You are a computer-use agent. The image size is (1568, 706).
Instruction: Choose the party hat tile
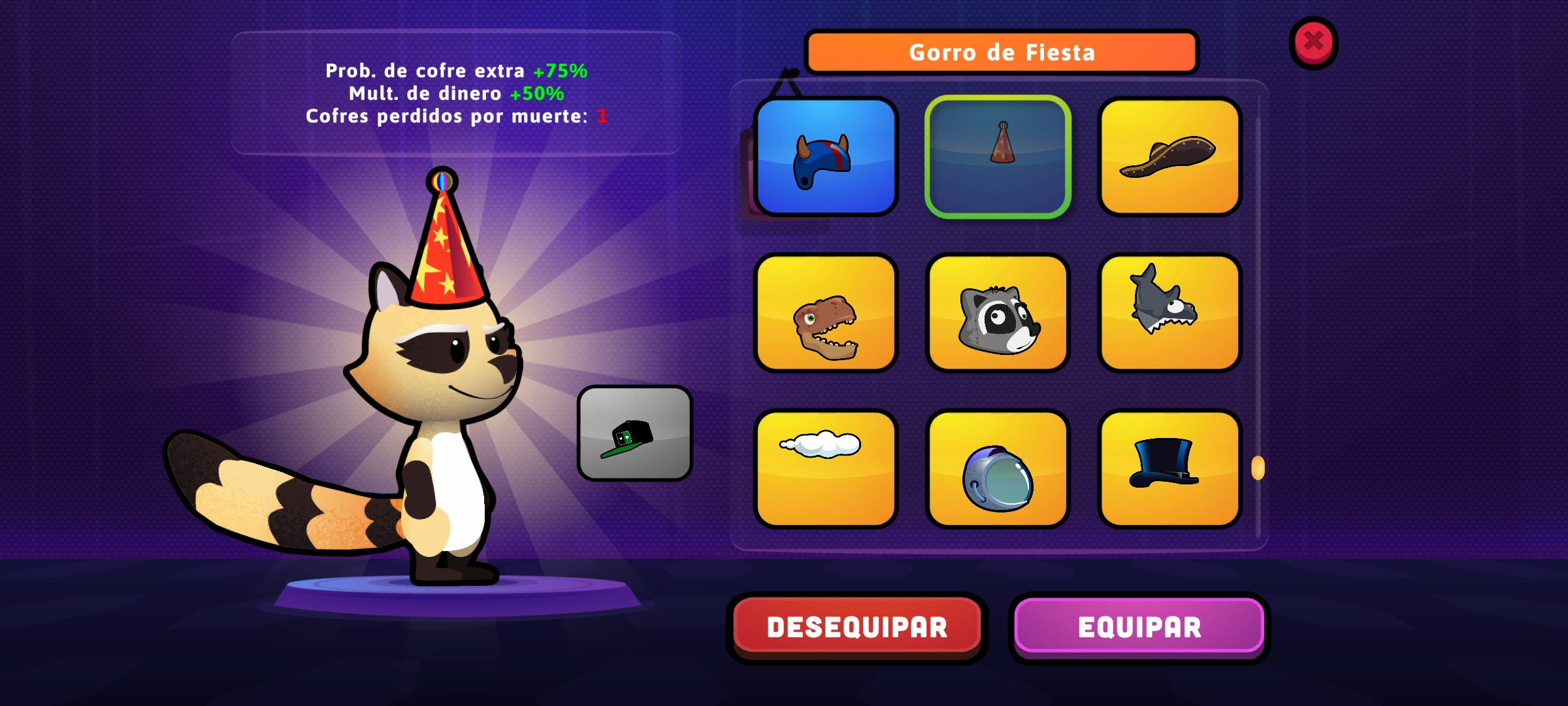[x=998, y=157]
